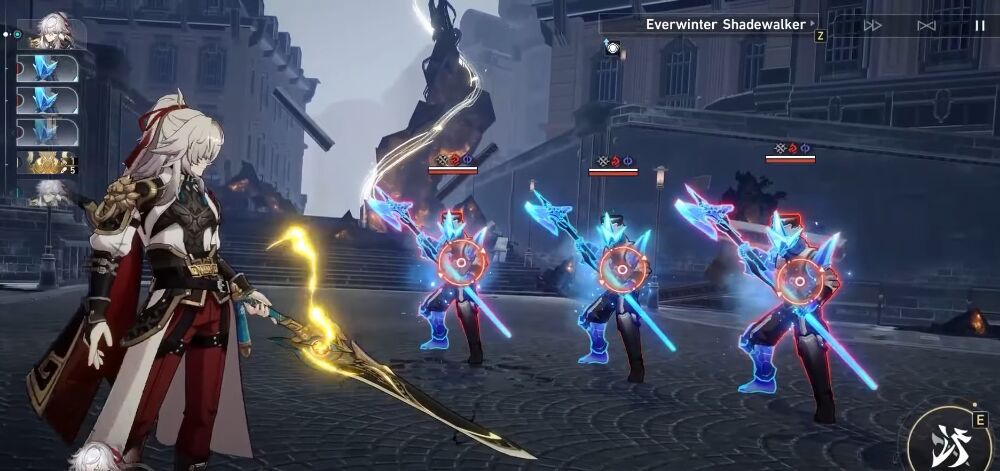Open Everwinter Shadewalker enemy details
Image resolution: width=1000 pixels, height=471 pixels.
[x=725, y=24]
